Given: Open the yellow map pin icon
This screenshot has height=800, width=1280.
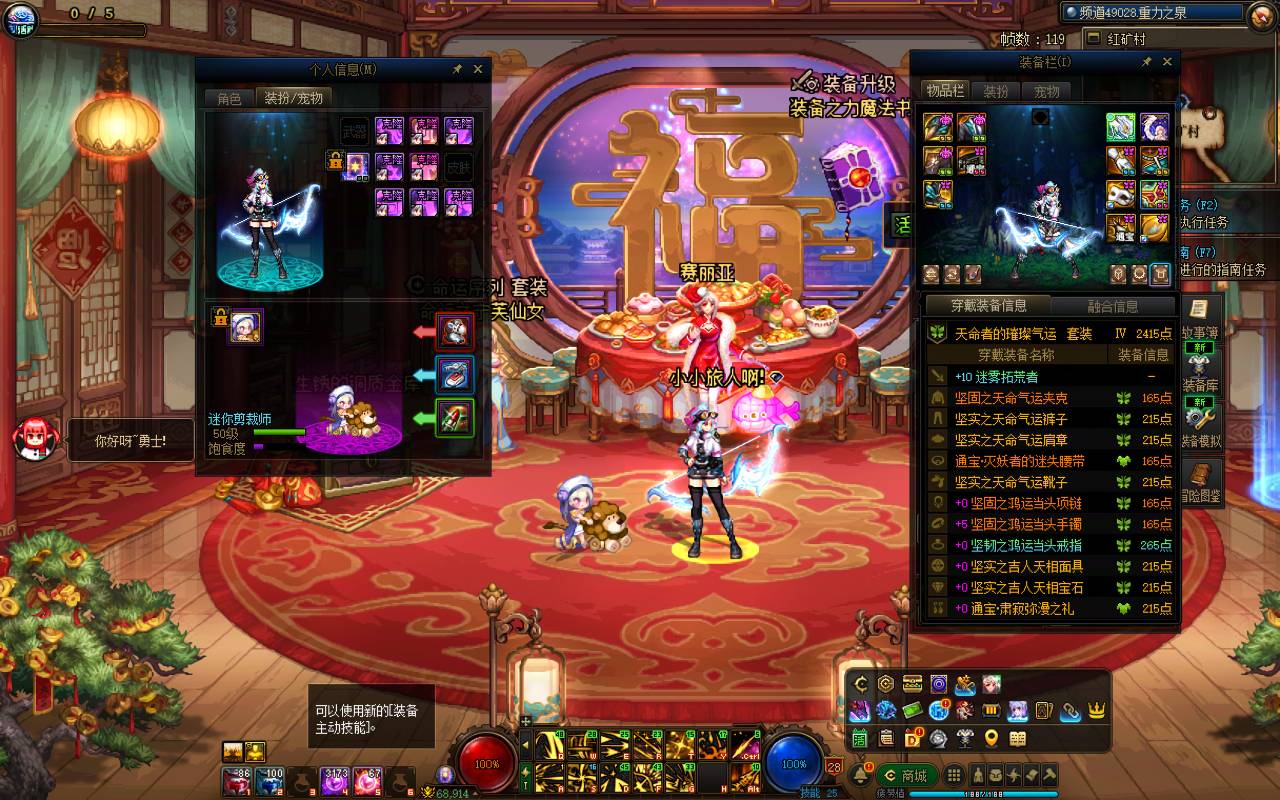Looking at the screenshot, I should tap(991, 739).
